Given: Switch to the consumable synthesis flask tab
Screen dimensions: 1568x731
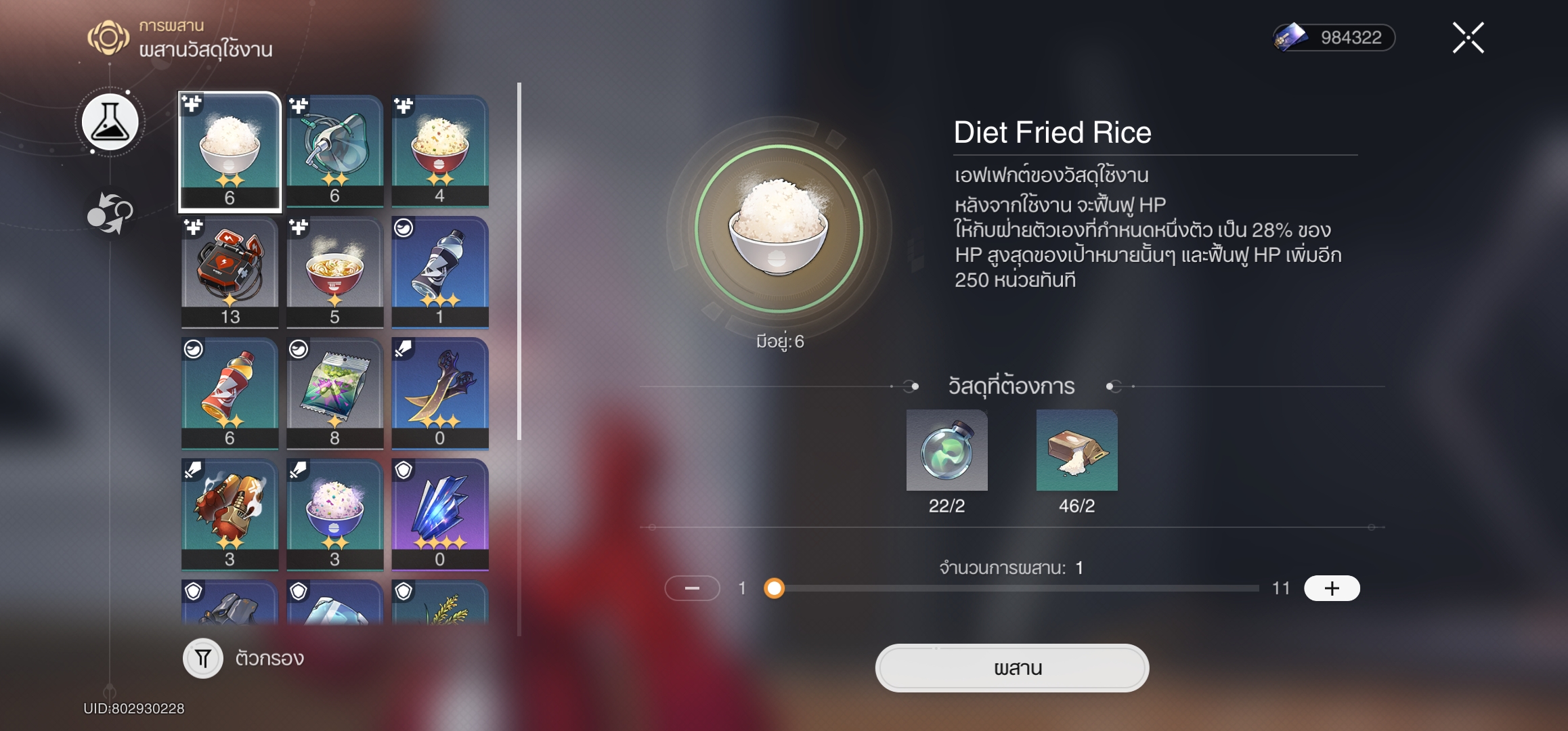Looking at the screenshot, I should (x=110, y=123).
